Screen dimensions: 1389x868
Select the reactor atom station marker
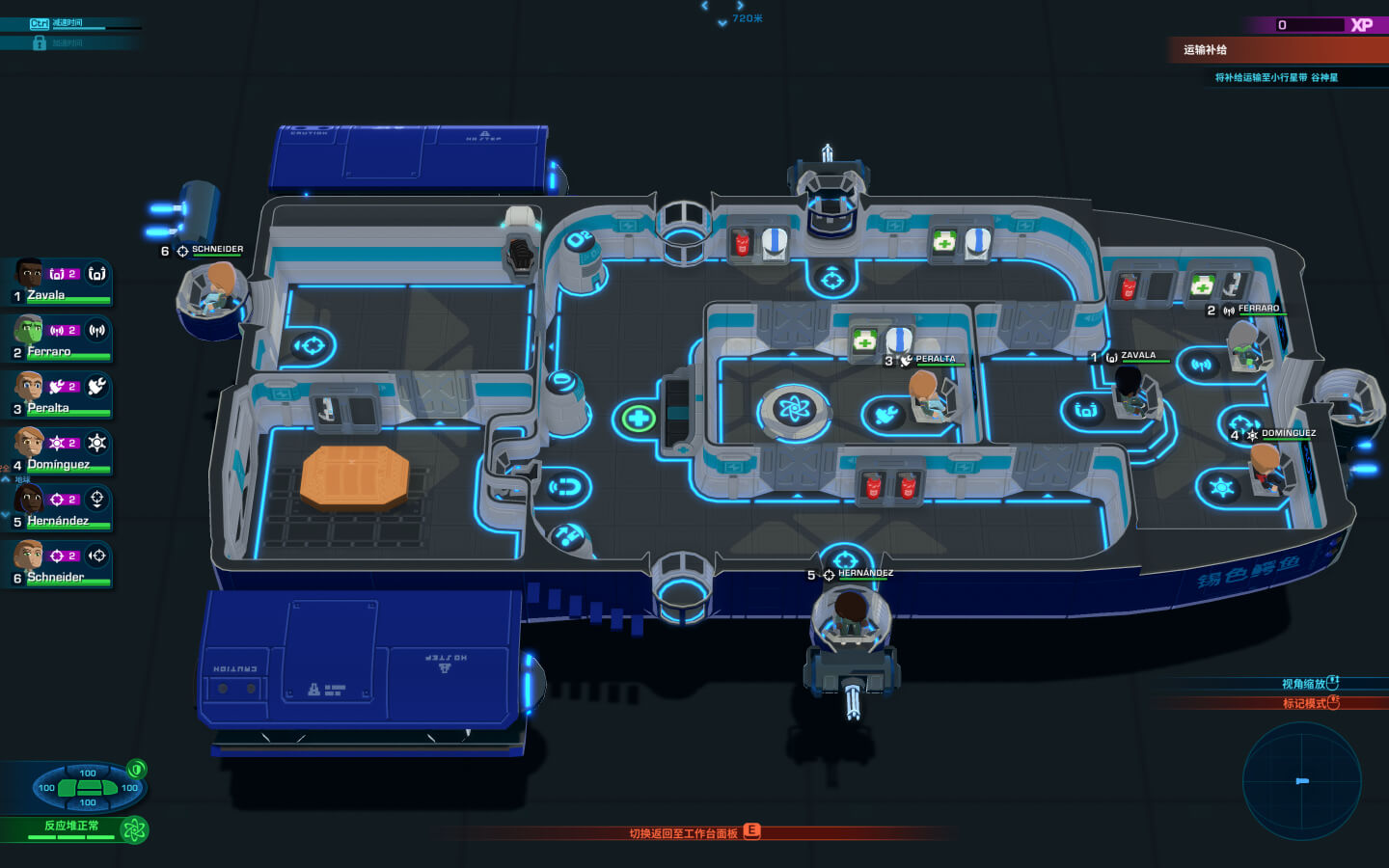click(x=794, y=410)
